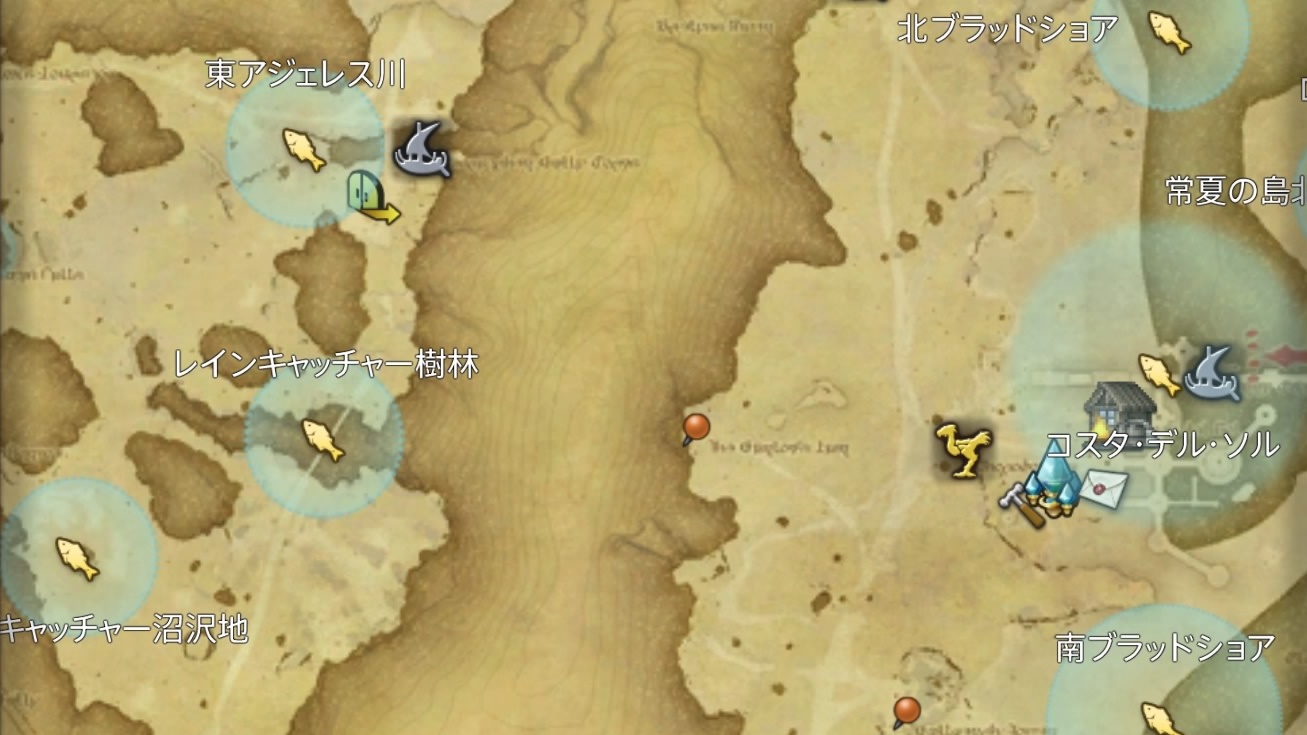Select the chocobo porter icon west of コスタ・デル・ソル

(x=961, y=452)
